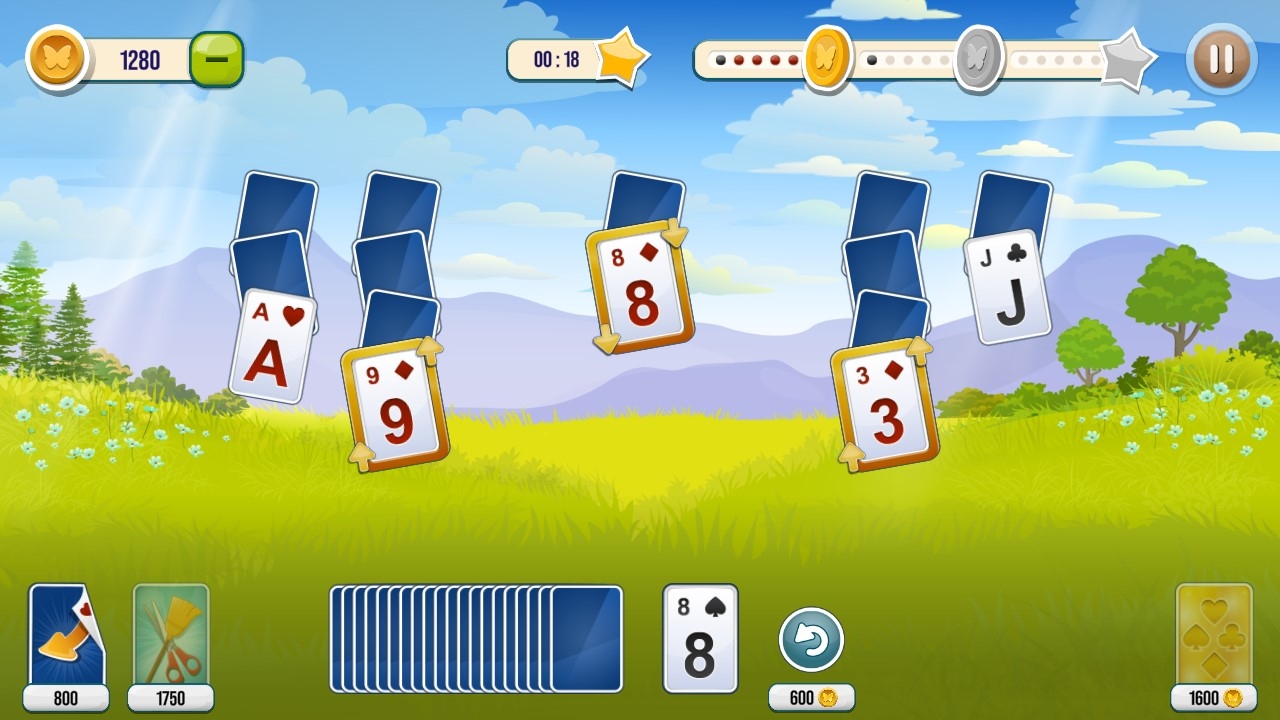This screenshot has width=1280, height=720.
Task: Click the 8 of spades waste card
Action: click(x=701, y=637)
